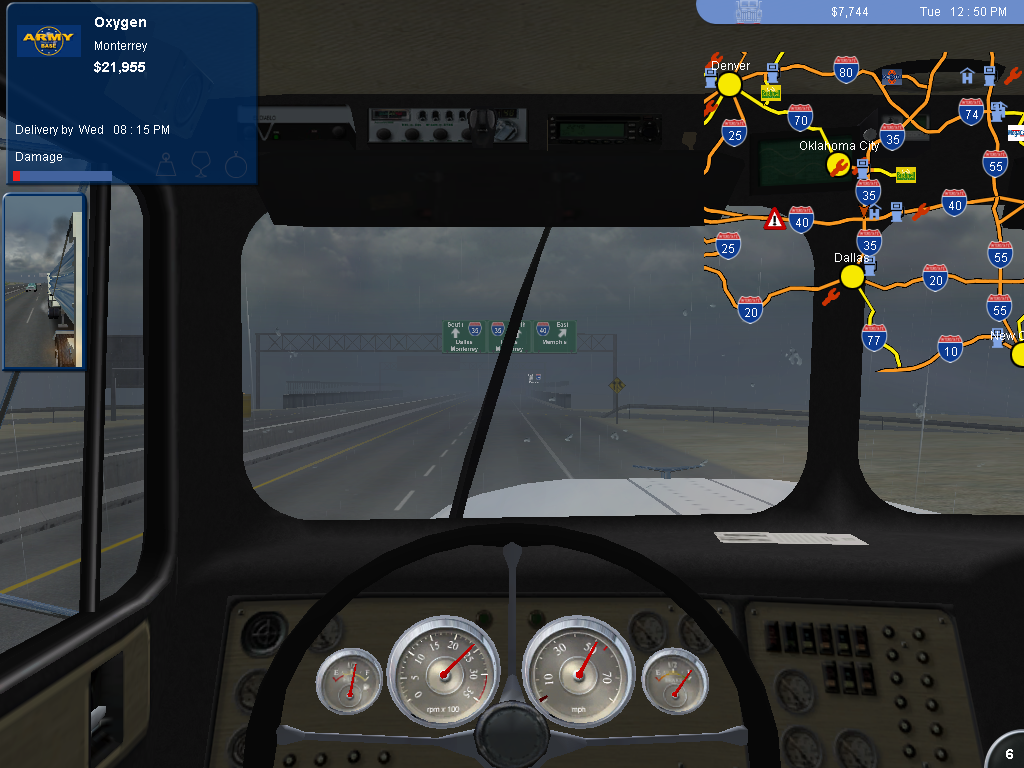Open the Oxygen cargo delivery panel
The height and width of the screenshot is (768, 1024).
130,94
